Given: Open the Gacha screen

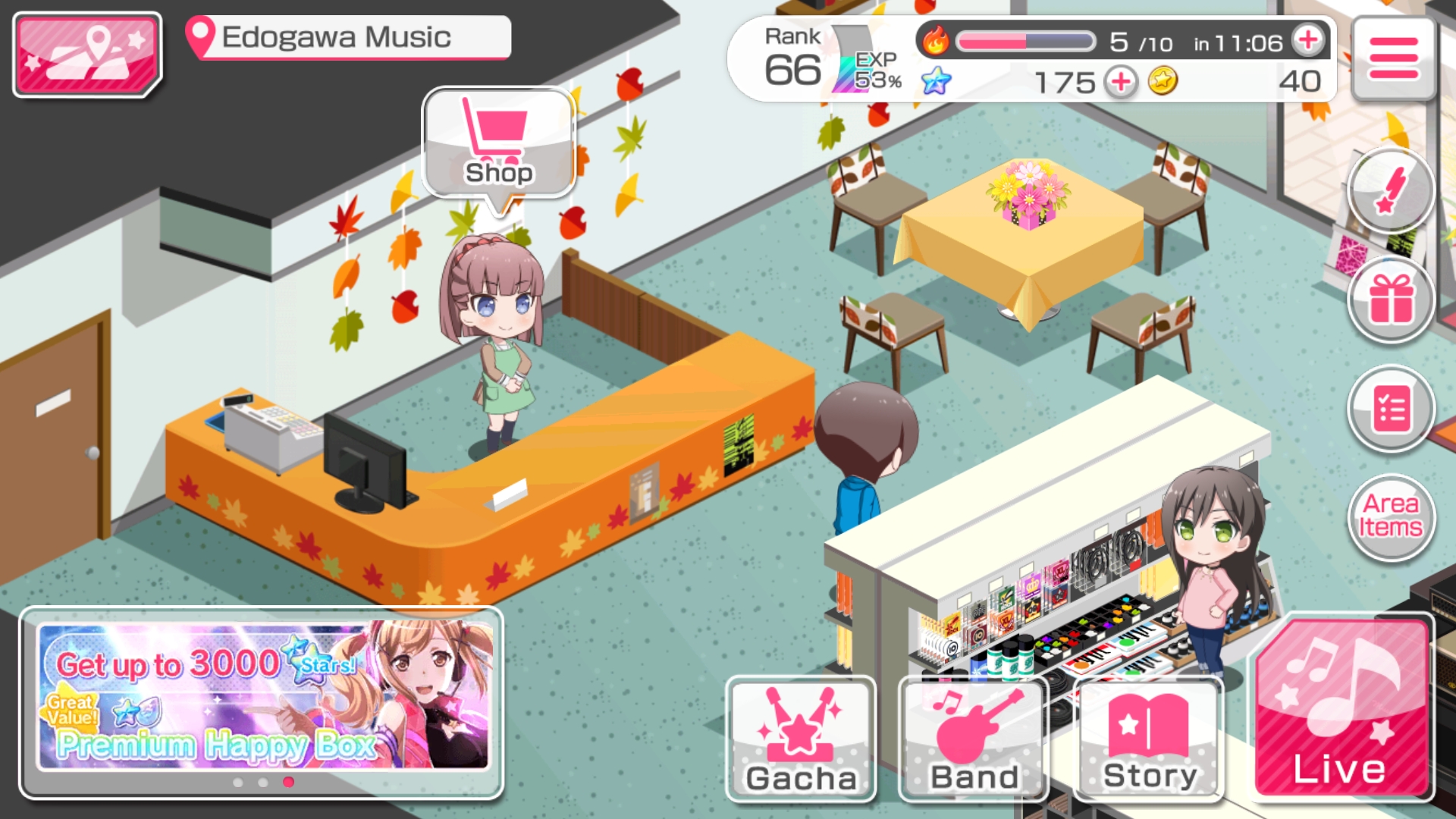Looking at the screenshot, I should tap(801, 739).
